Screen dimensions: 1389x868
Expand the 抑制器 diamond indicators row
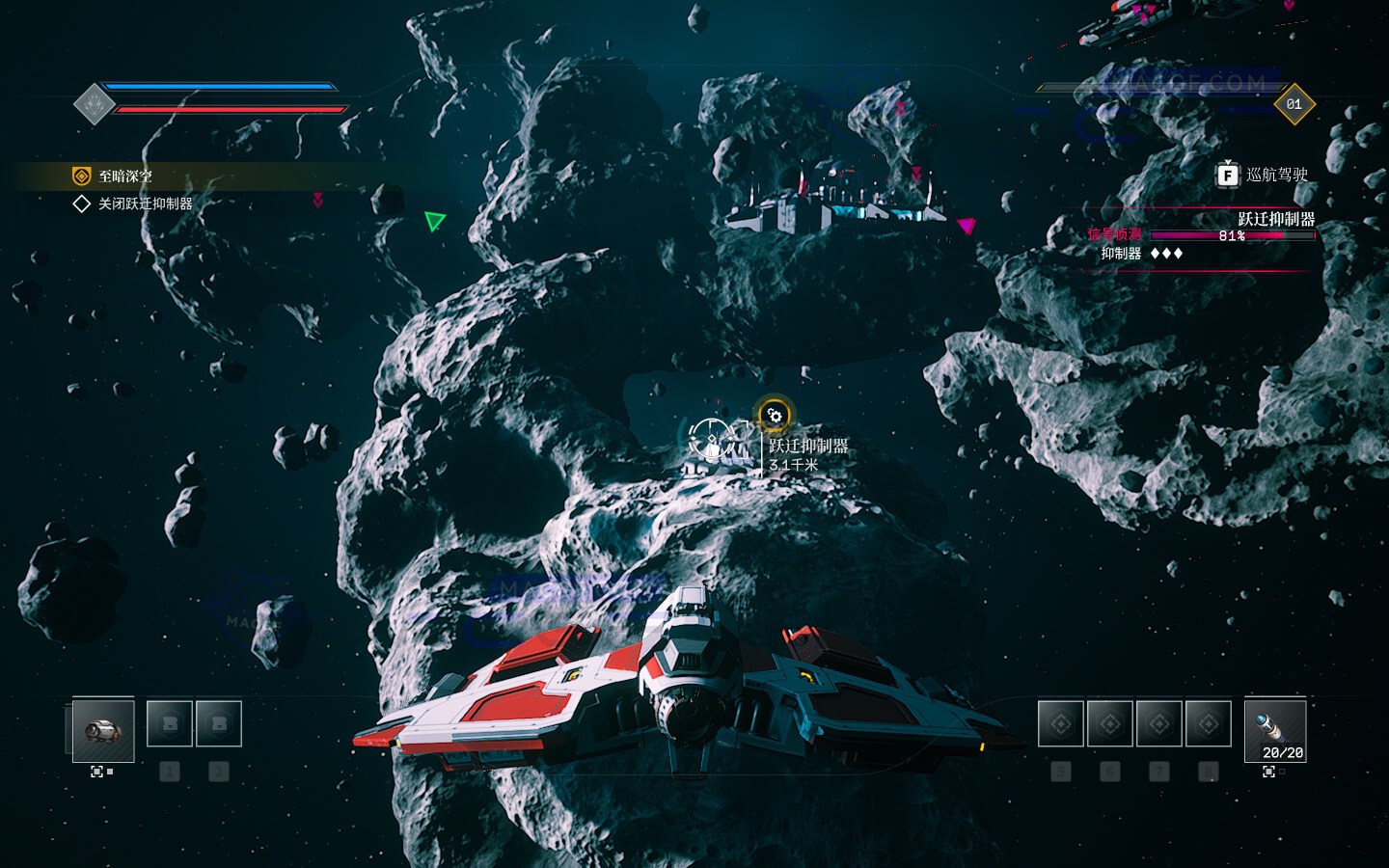1166,253
